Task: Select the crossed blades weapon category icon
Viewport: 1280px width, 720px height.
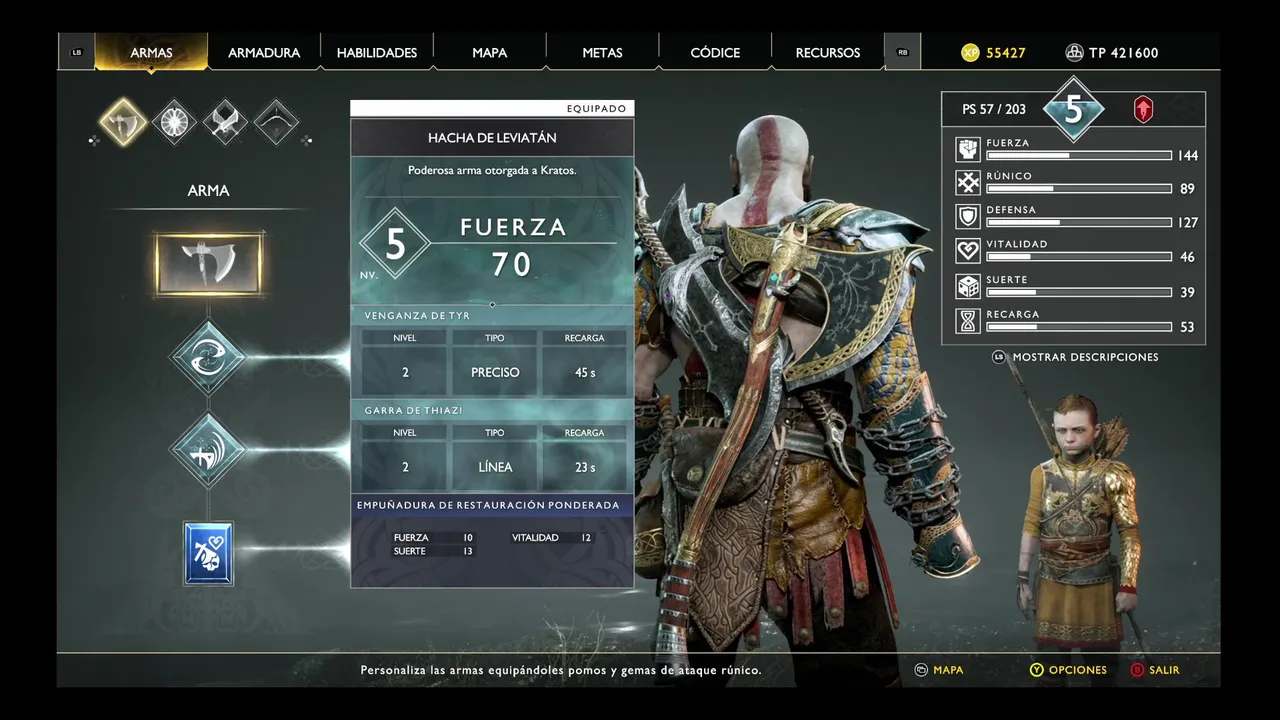Action: click(x=225, y=122)
